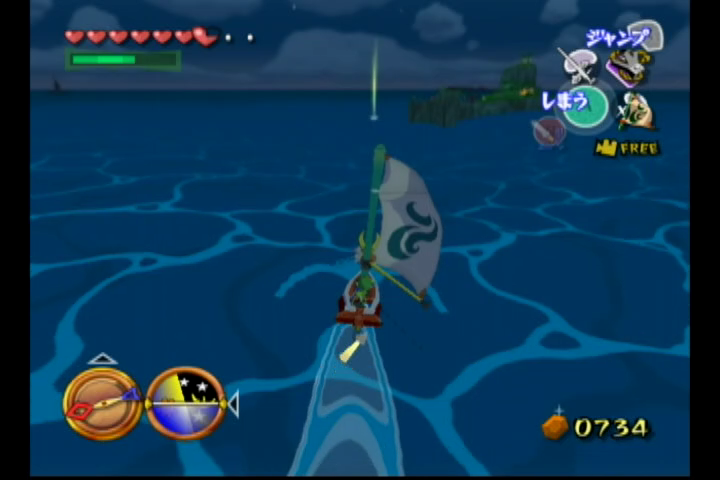This screenshot has width=720, height=480.
Task: Click the green しまう action button
Action: pos(586,105)
